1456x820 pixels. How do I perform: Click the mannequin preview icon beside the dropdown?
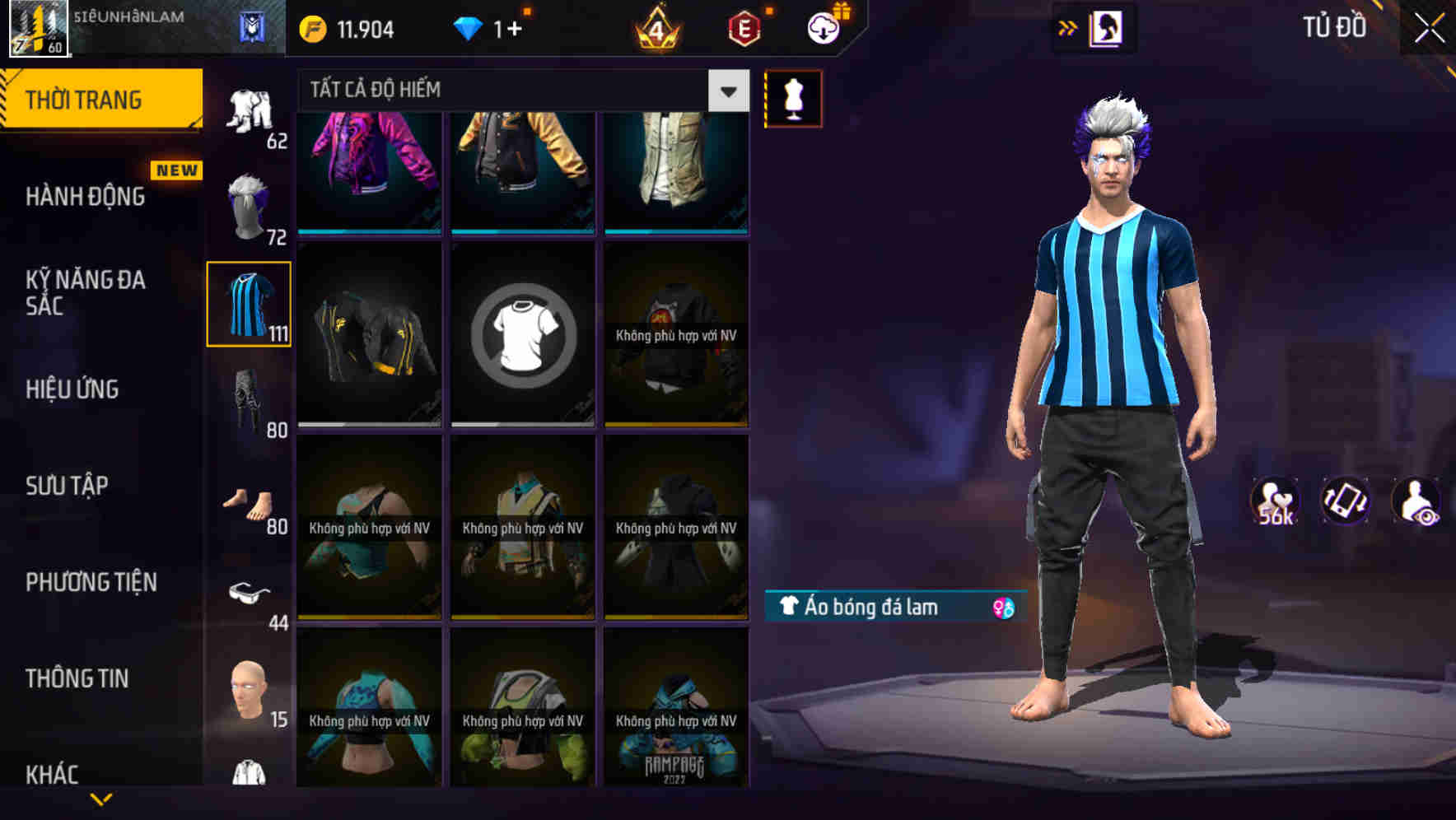(793, 97)
